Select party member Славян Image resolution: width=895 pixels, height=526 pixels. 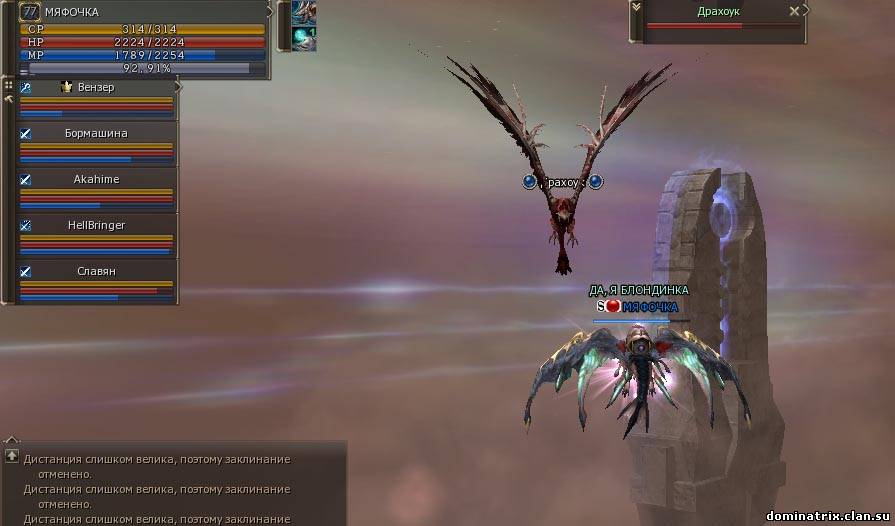96,271
